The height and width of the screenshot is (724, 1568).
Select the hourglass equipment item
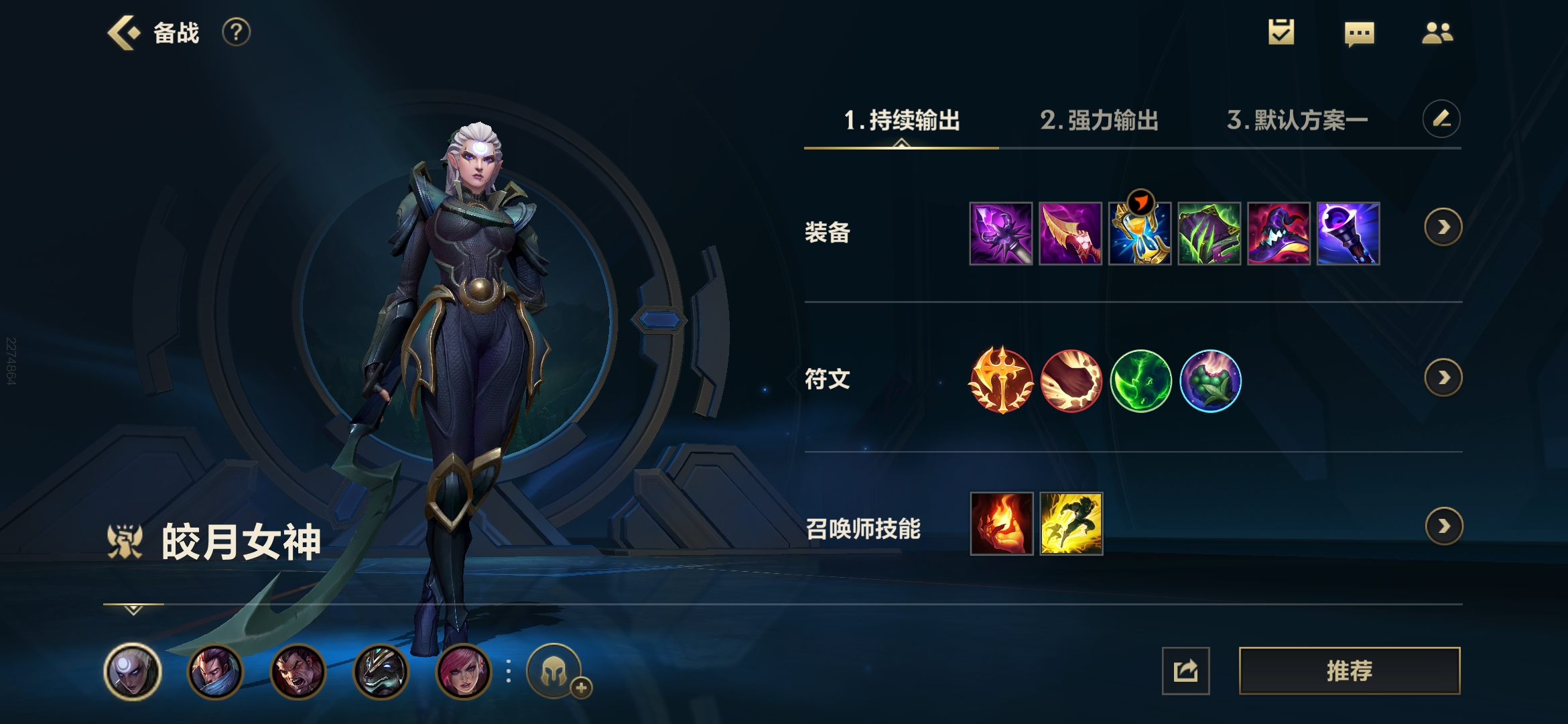(1140, 234)
